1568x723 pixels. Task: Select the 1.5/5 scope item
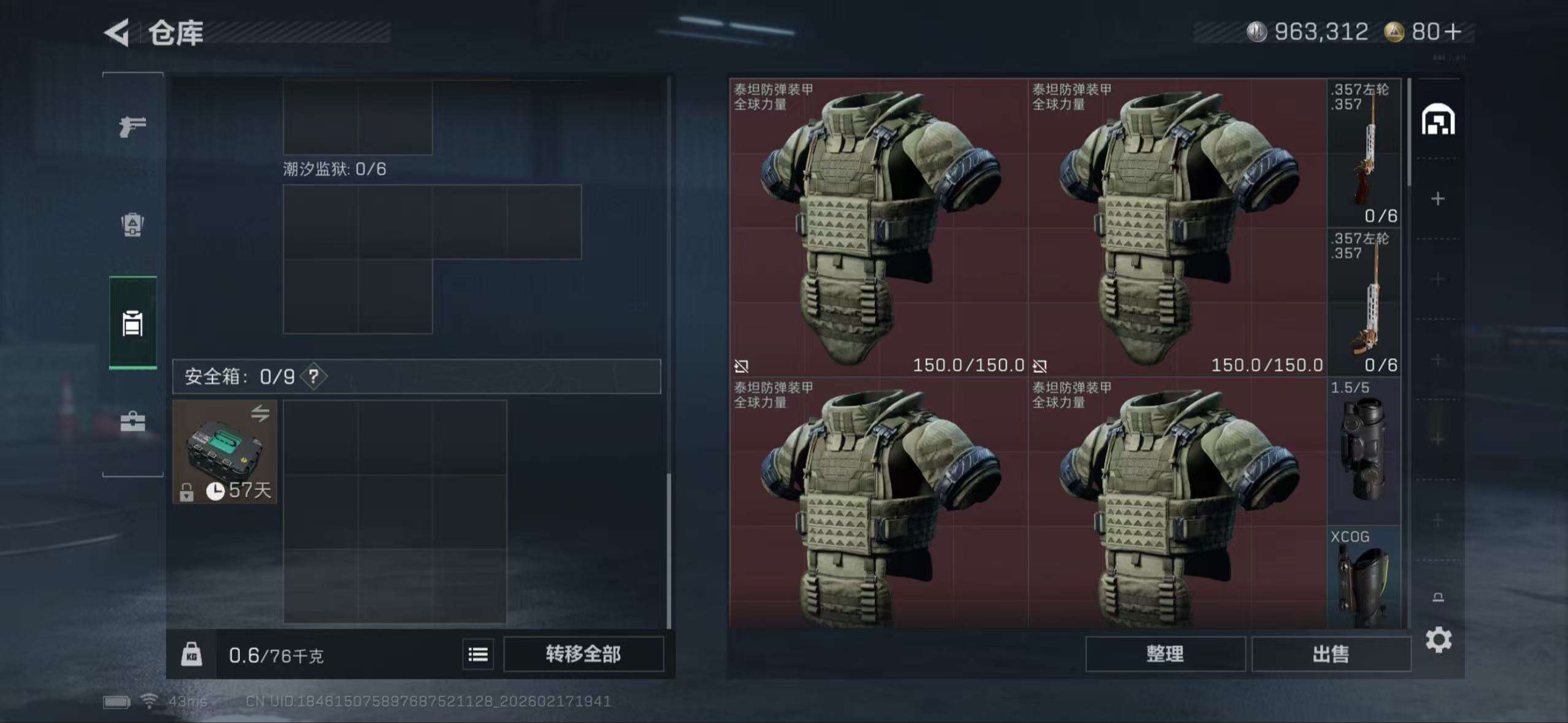coord(1364,451)
